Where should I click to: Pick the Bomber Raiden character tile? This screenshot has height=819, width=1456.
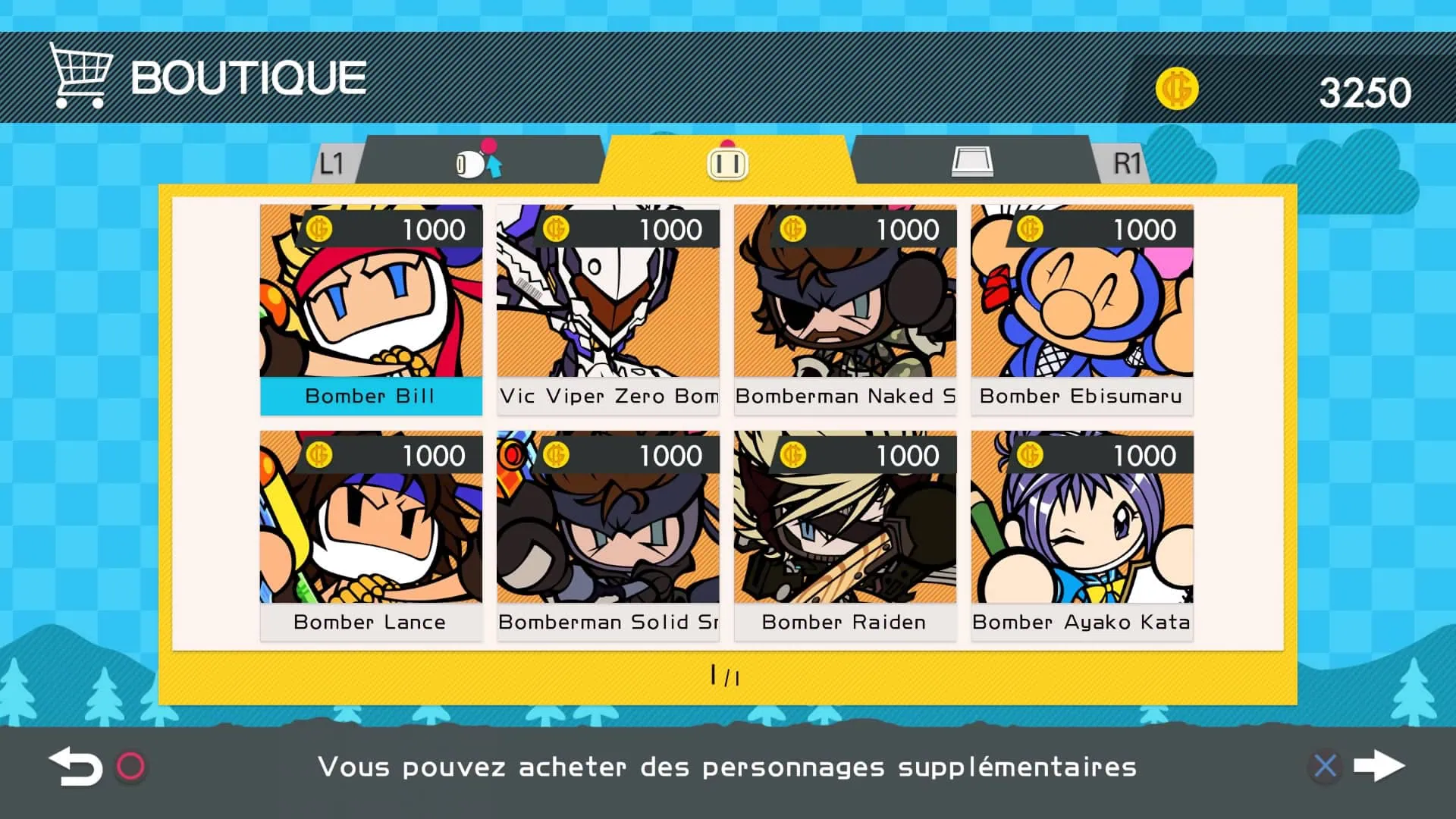pos(845,535)
